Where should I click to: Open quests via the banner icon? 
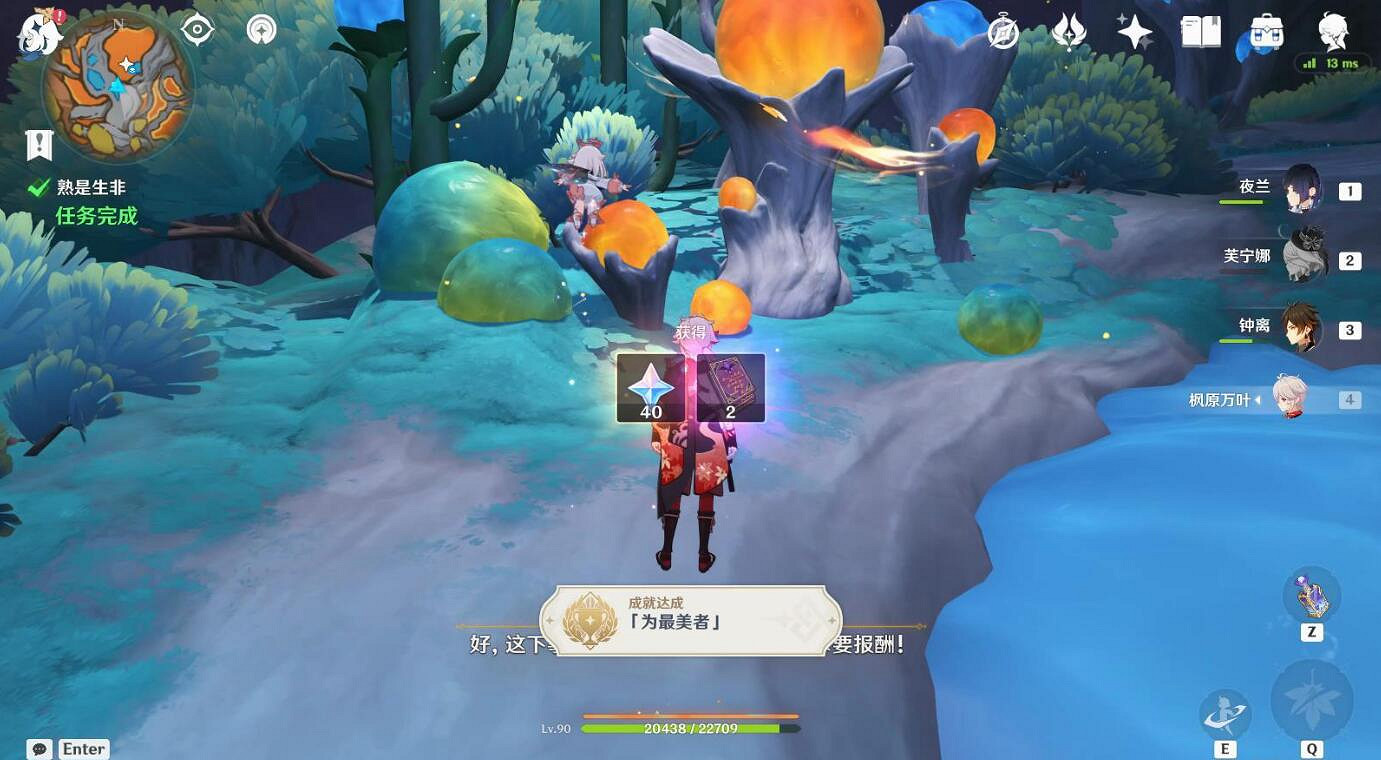pyautogui.click(x=38, y=144)
